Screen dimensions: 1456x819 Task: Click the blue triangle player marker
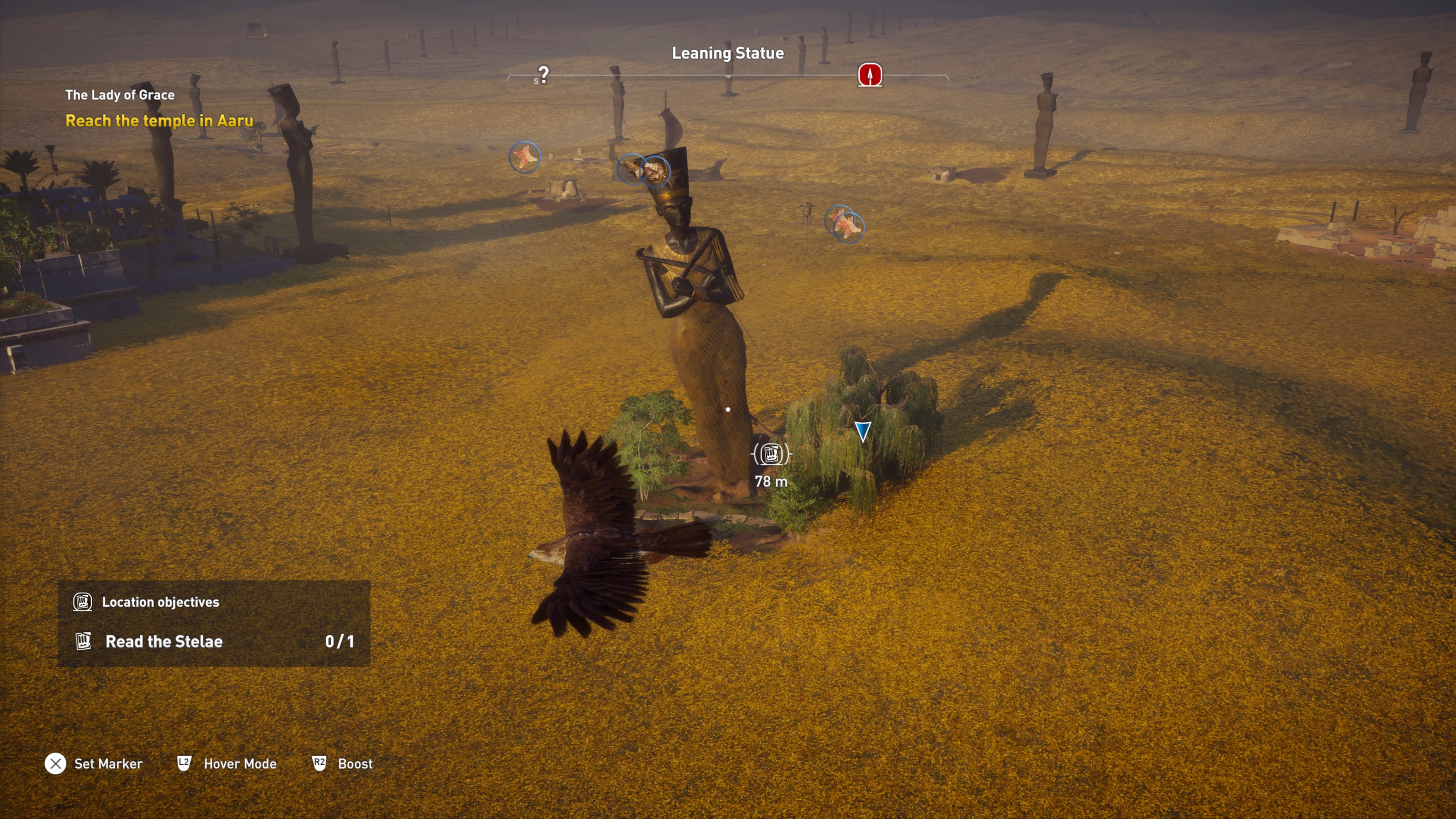(x=862, y=431)
